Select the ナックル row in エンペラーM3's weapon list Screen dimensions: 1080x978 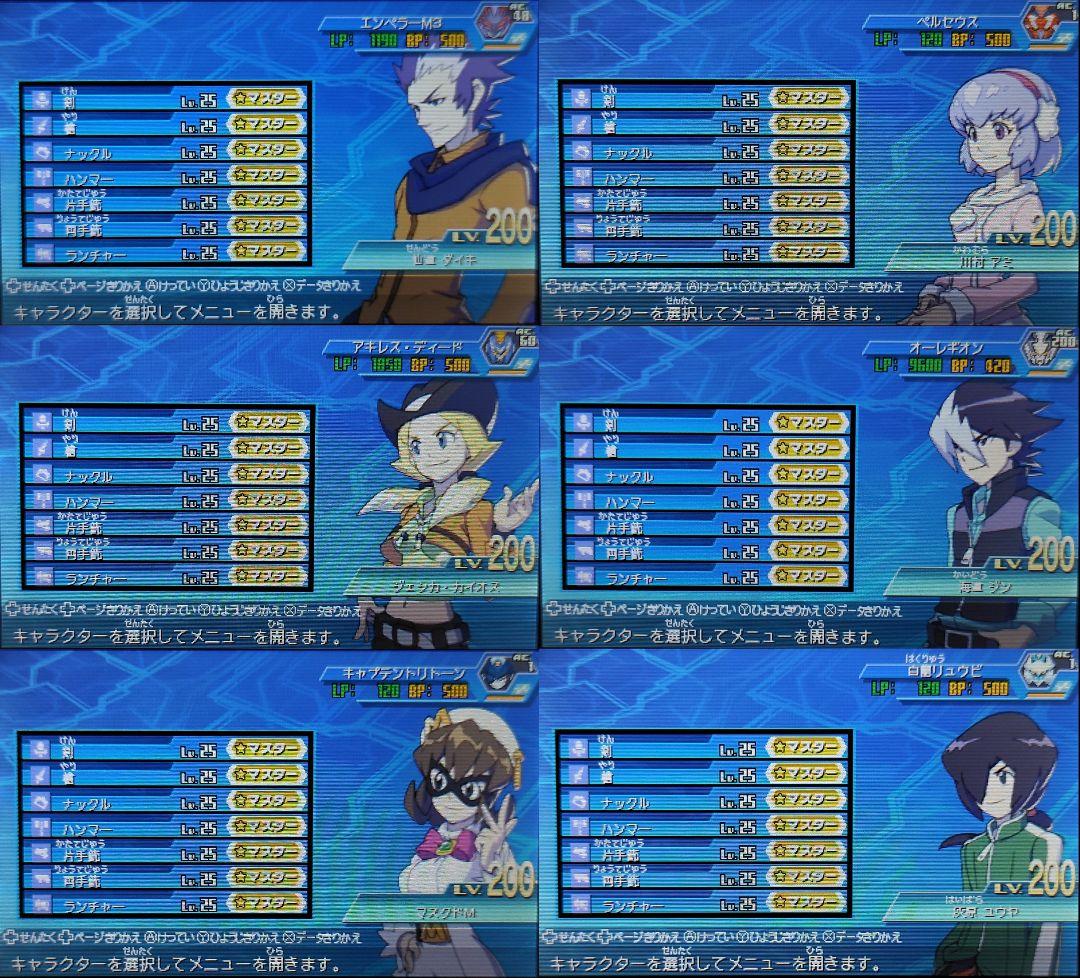(x=165, y=151)
